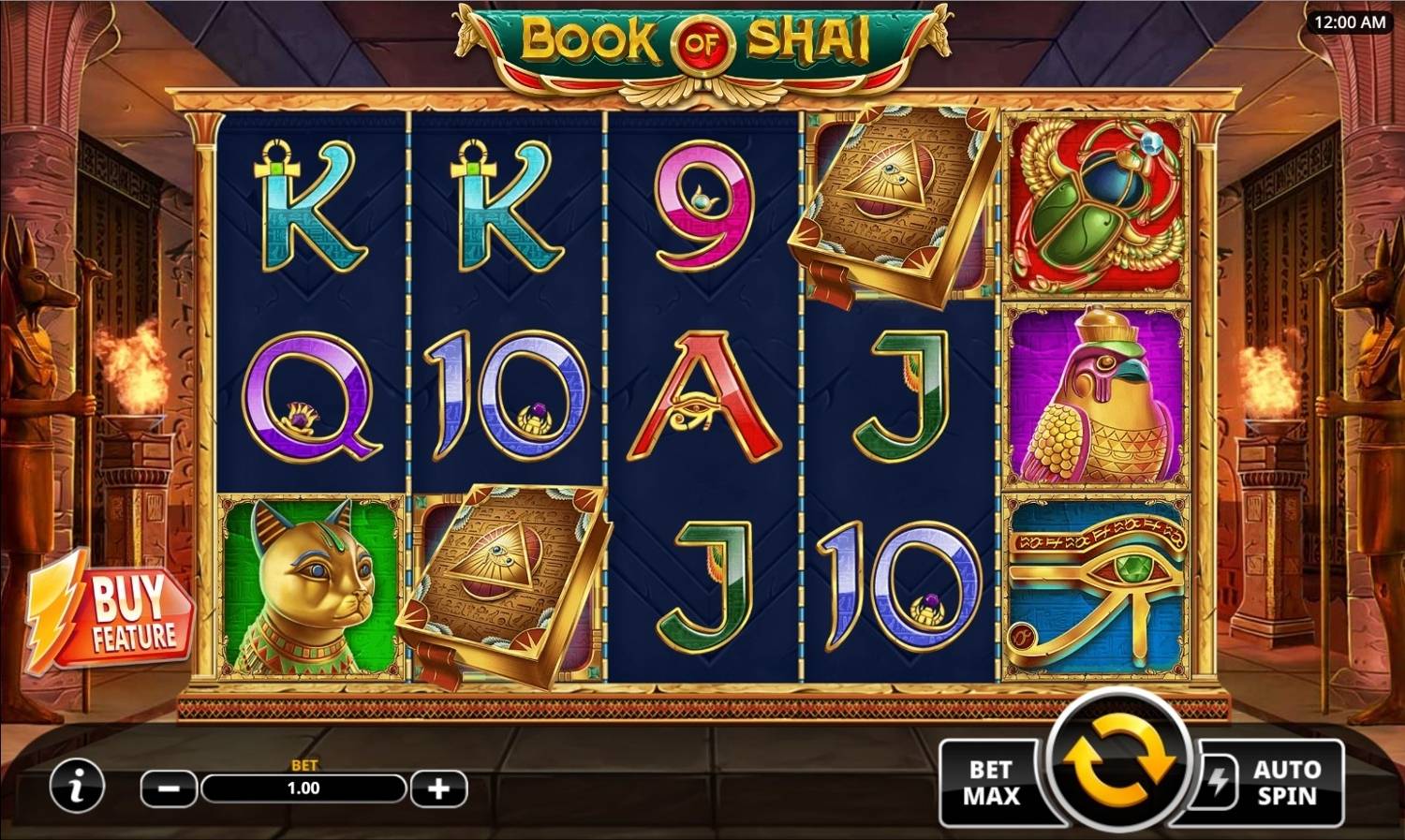
Task: Click the BET amount field showing 1.00
Action: (302, 788)
